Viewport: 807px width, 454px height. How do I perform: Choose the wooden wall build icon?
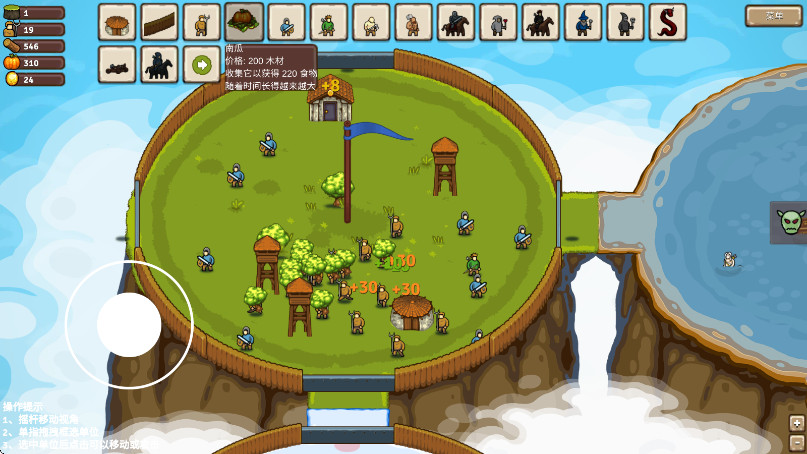(x=159, y=22)
